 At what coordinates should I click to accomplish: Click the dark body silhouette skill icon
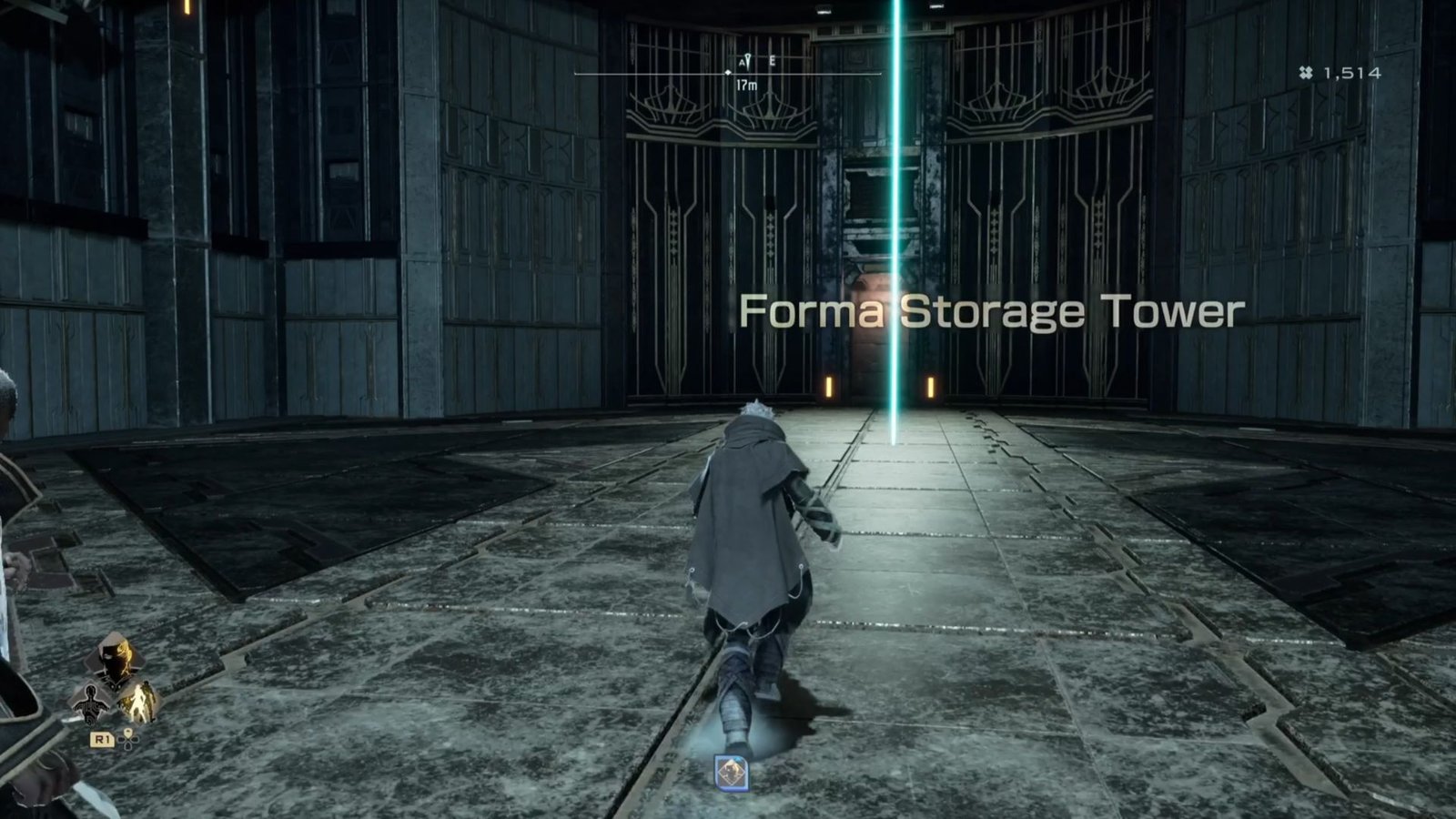[x=89, y=703]
